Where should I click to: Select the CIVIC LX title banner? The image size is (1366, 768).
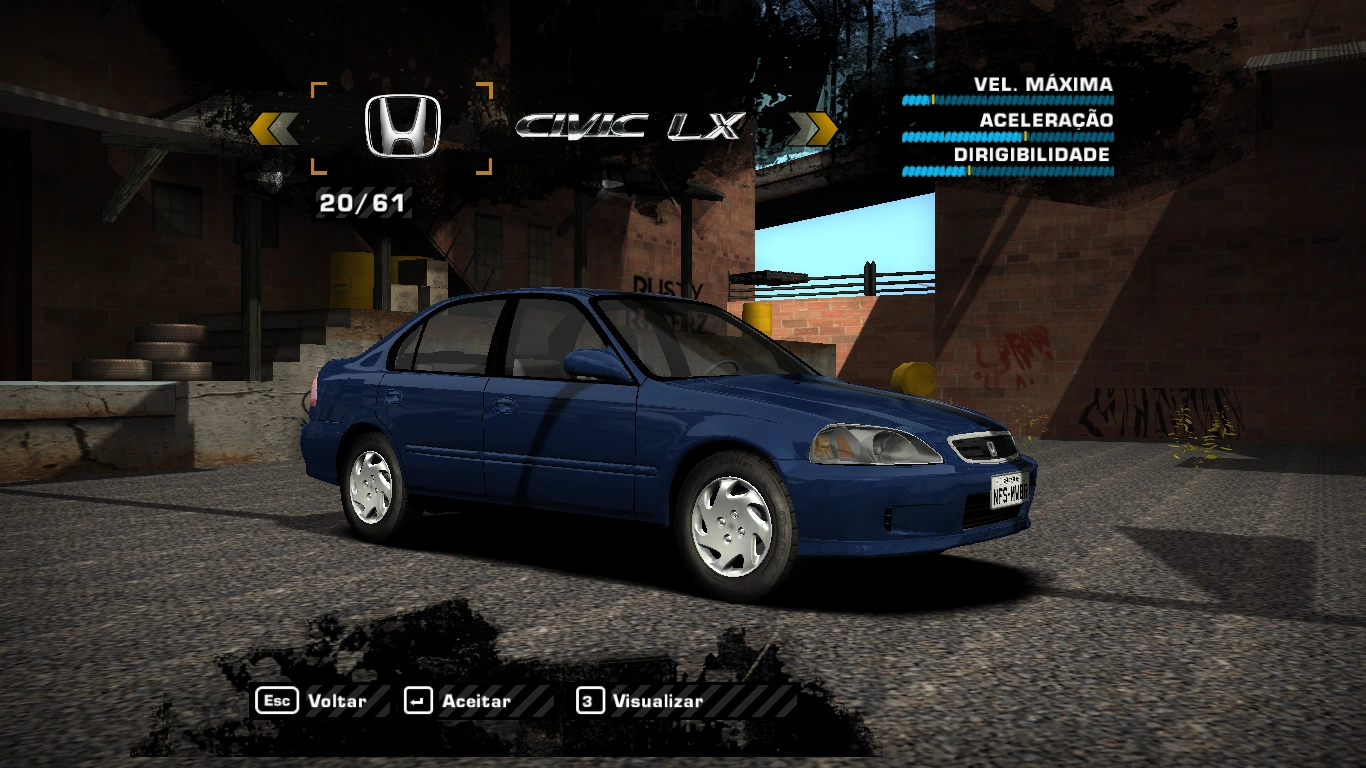point(632,126)
